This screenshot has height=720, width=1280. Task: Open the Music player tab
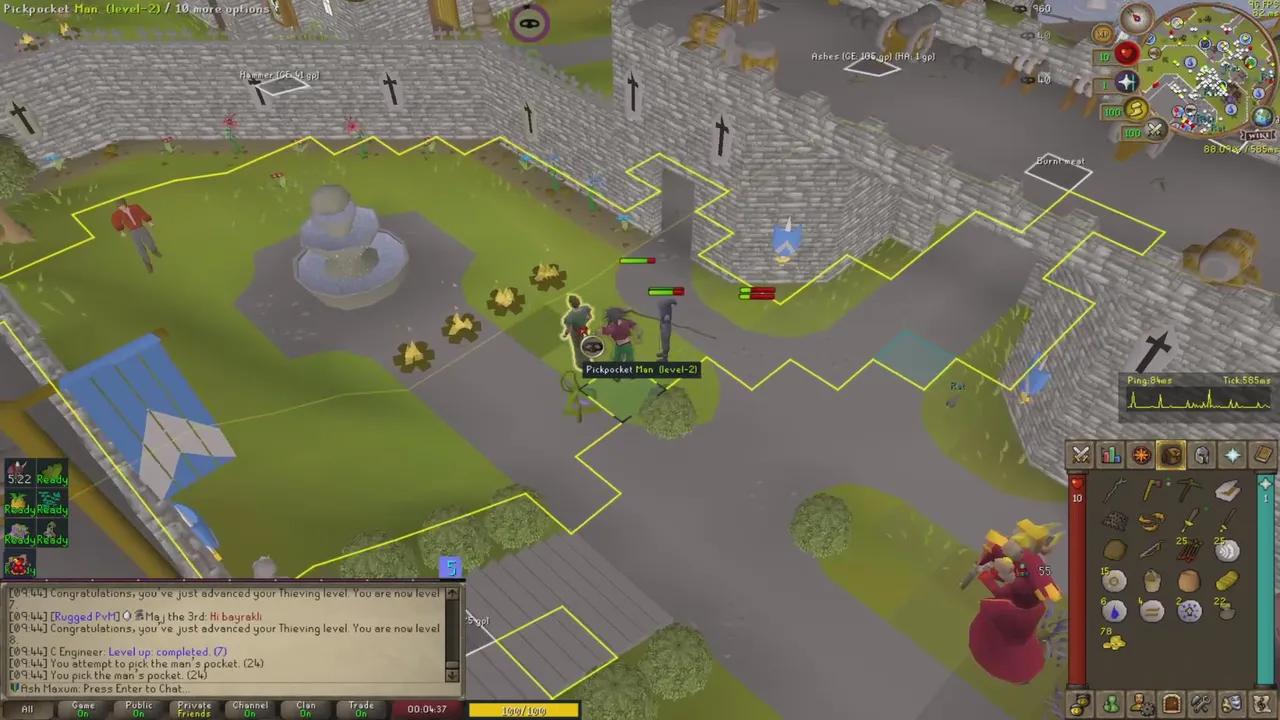[1261, 702]
